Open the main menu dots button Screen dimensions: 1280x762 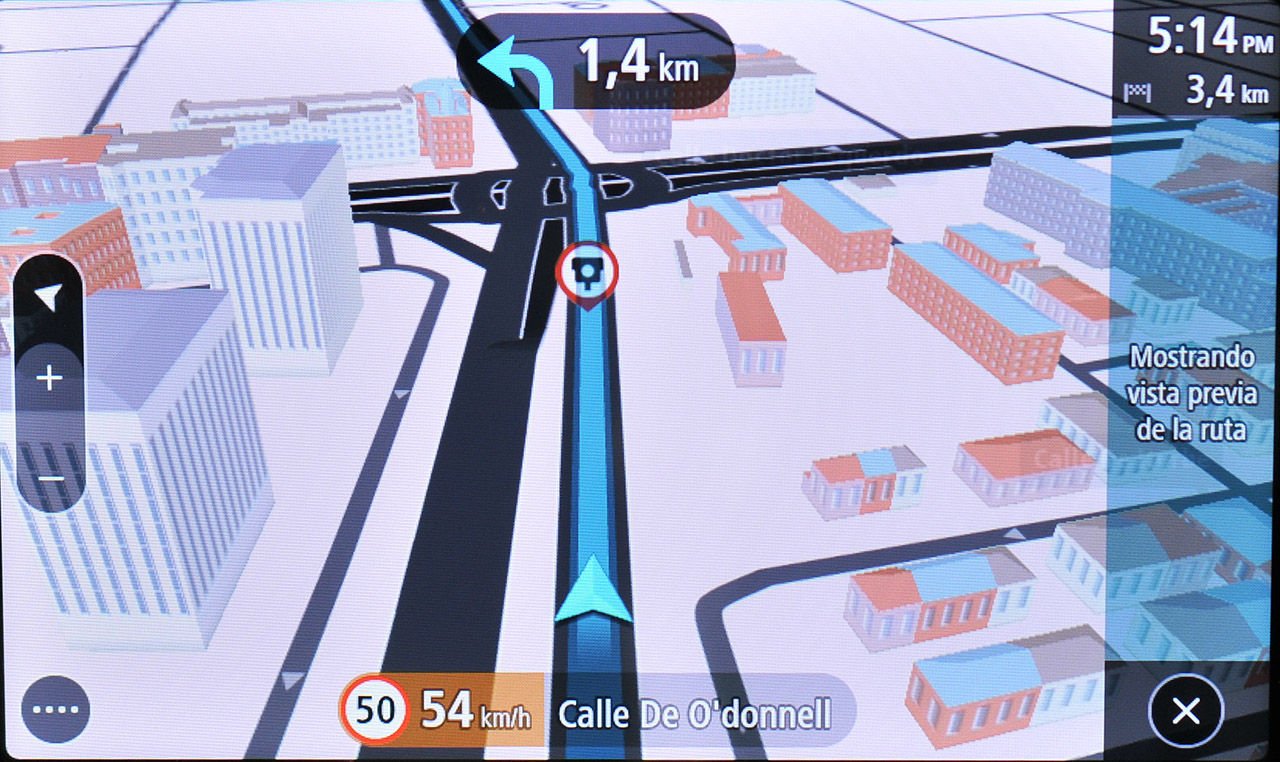[56, 710]
